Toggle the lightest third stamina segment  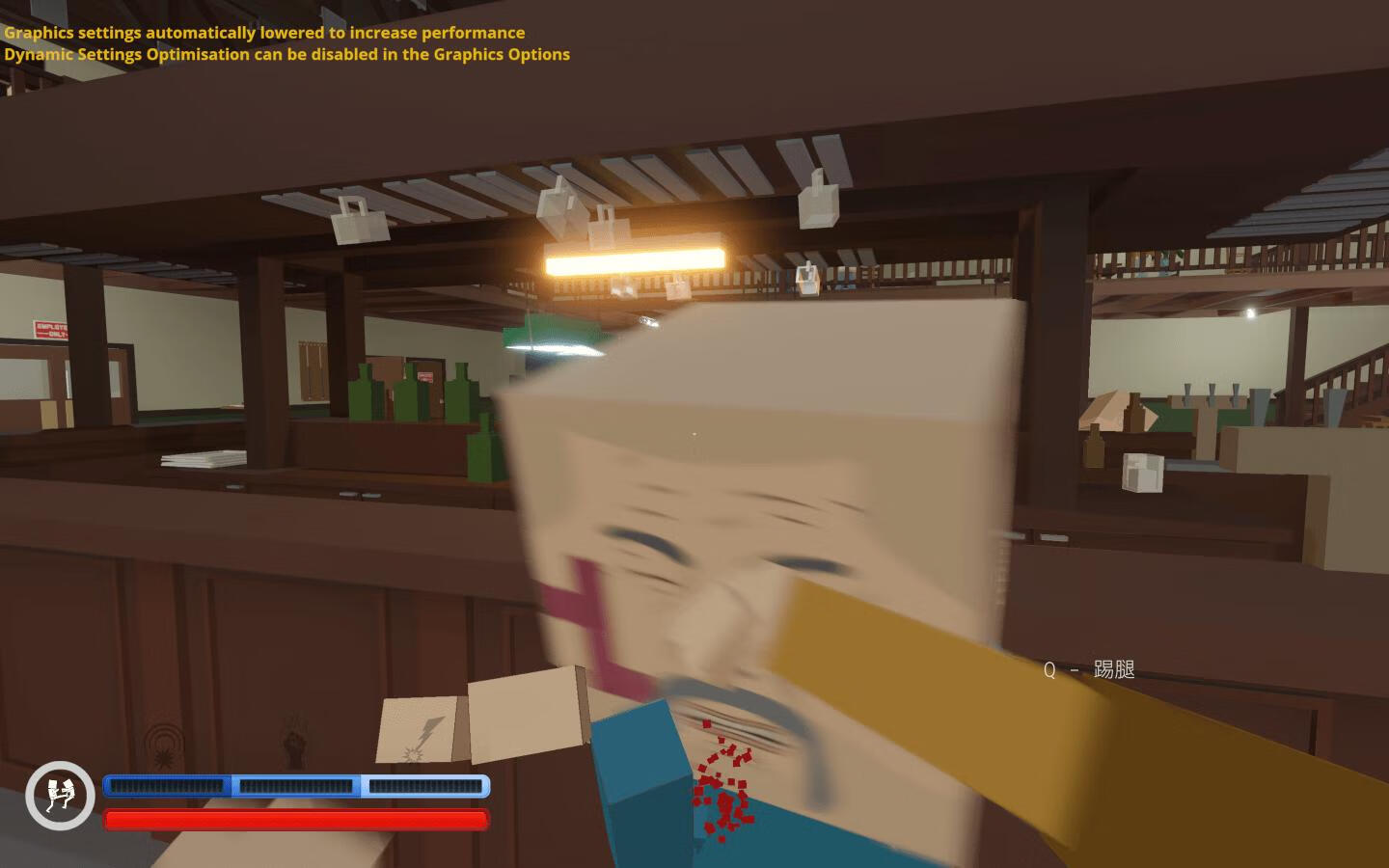pyautogui.click(x=424, y=786)
